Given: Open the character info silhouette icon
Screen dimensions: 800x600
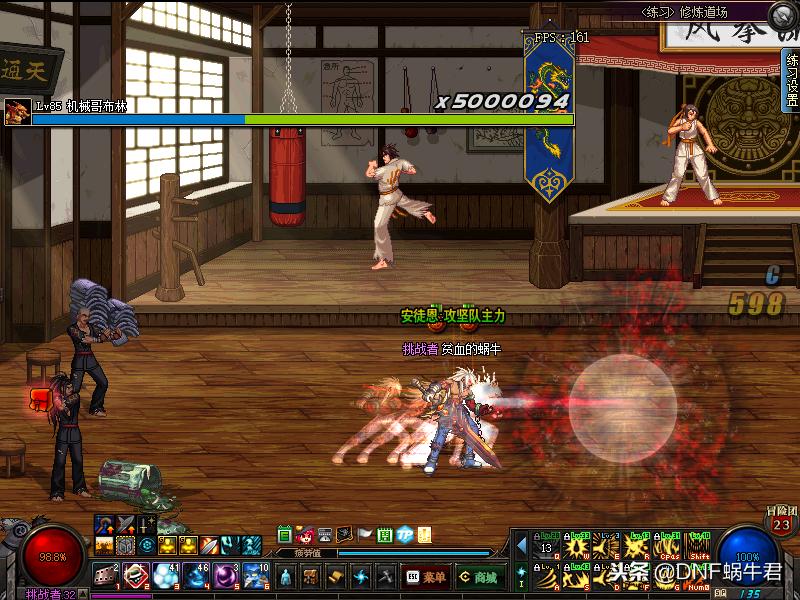Looking at the screenshot, I should (286, 577).
